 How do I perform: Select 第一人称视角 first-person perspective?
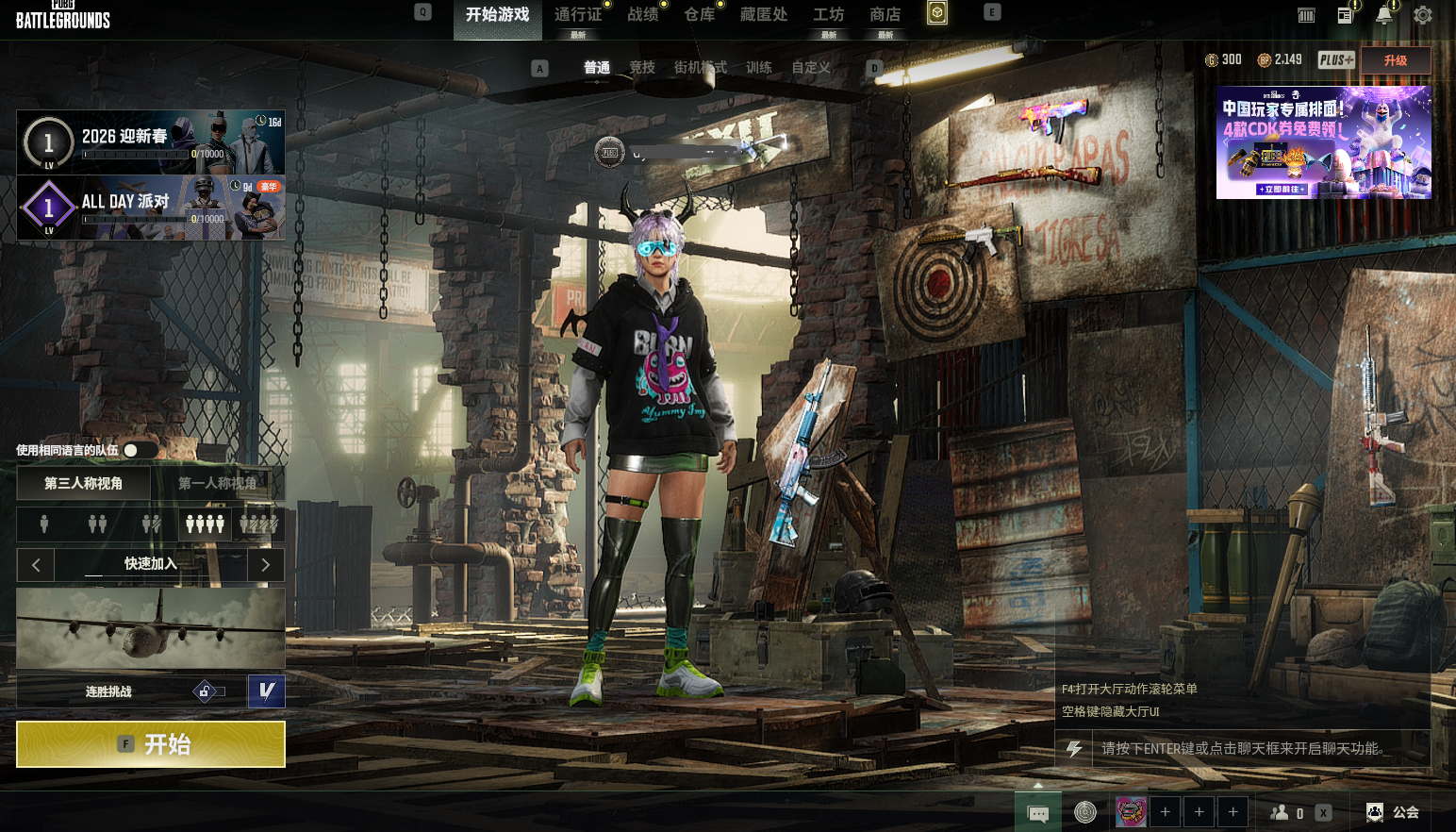217,483
